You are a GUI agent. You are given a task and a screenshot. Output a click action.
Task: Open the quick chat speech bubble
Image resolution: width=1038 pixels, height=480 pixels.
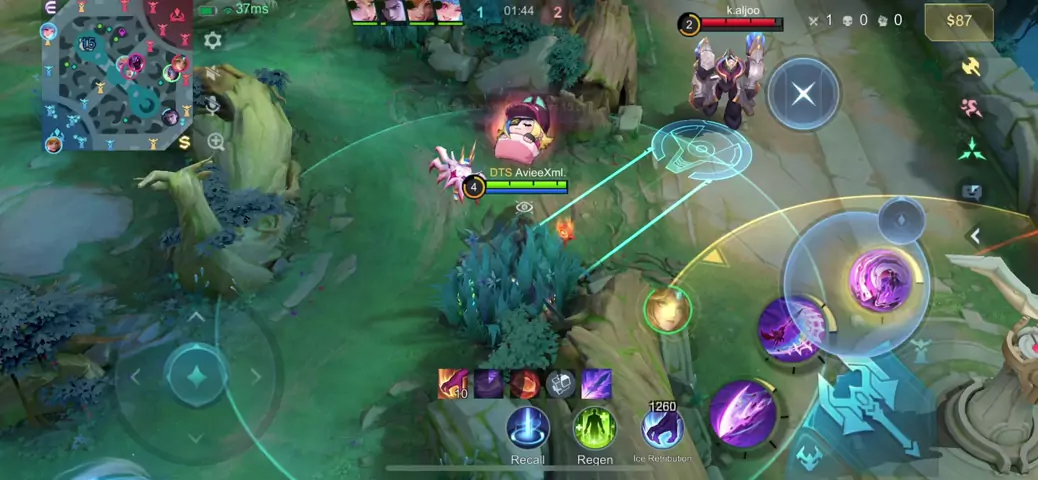[971, 191]
